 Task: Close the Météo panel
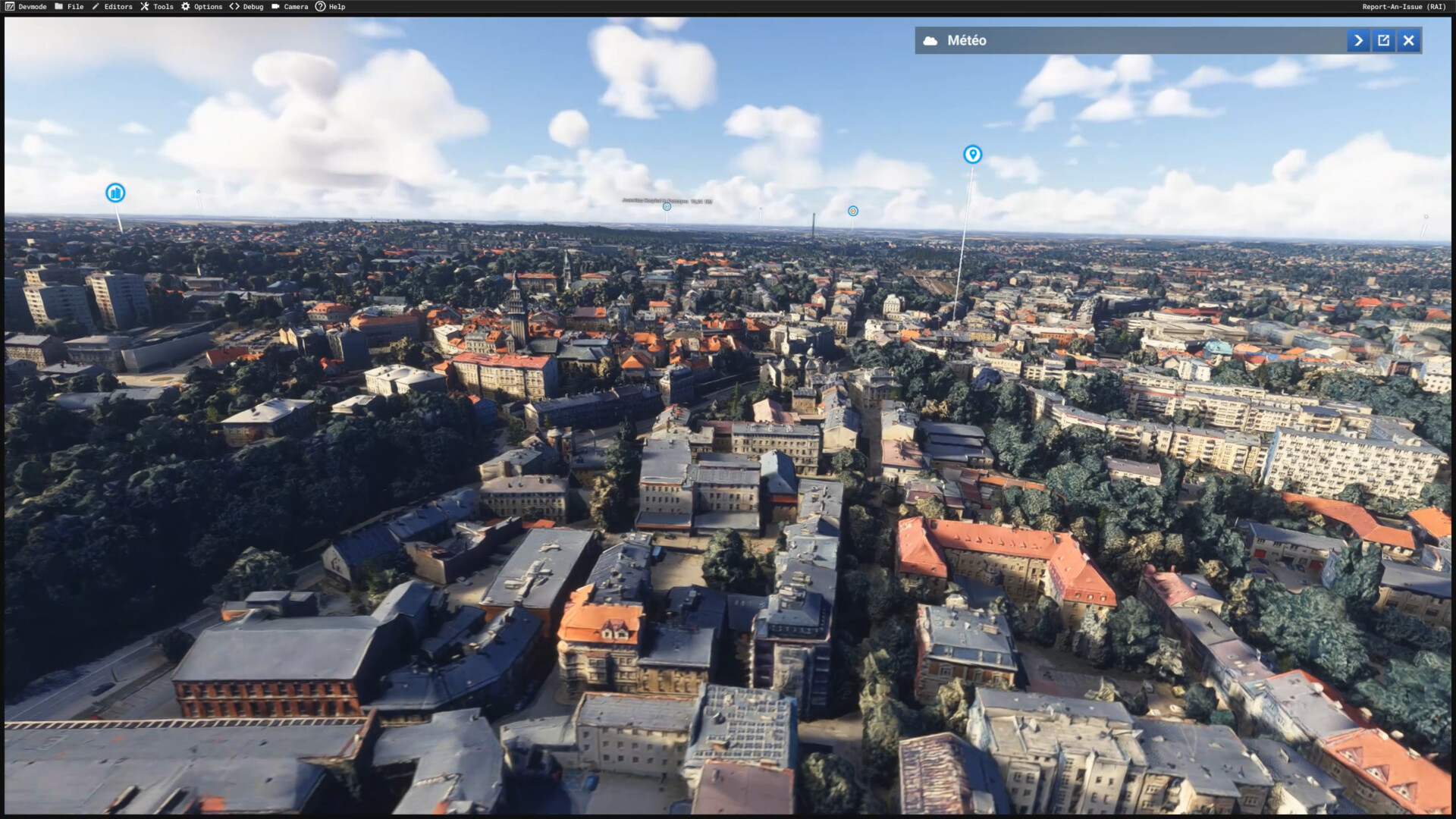click(x=1408, y=41)
